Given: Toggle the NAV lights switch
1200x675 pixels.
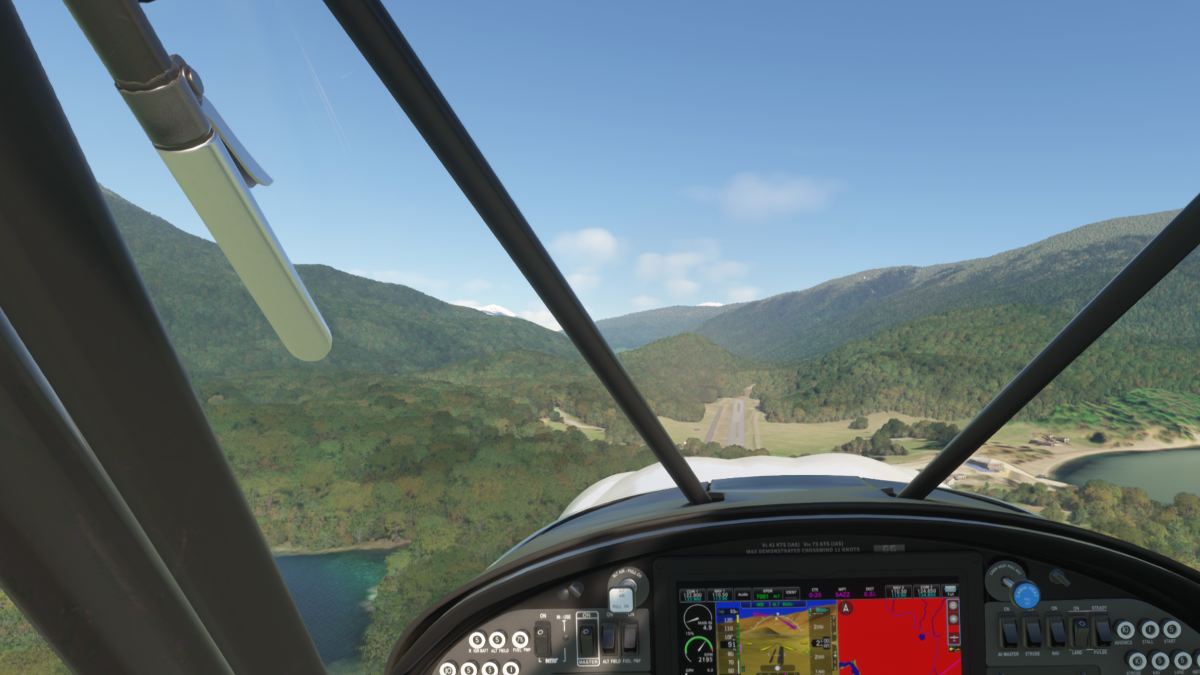Looking at the screenshot, I should tap(1057, 632).
